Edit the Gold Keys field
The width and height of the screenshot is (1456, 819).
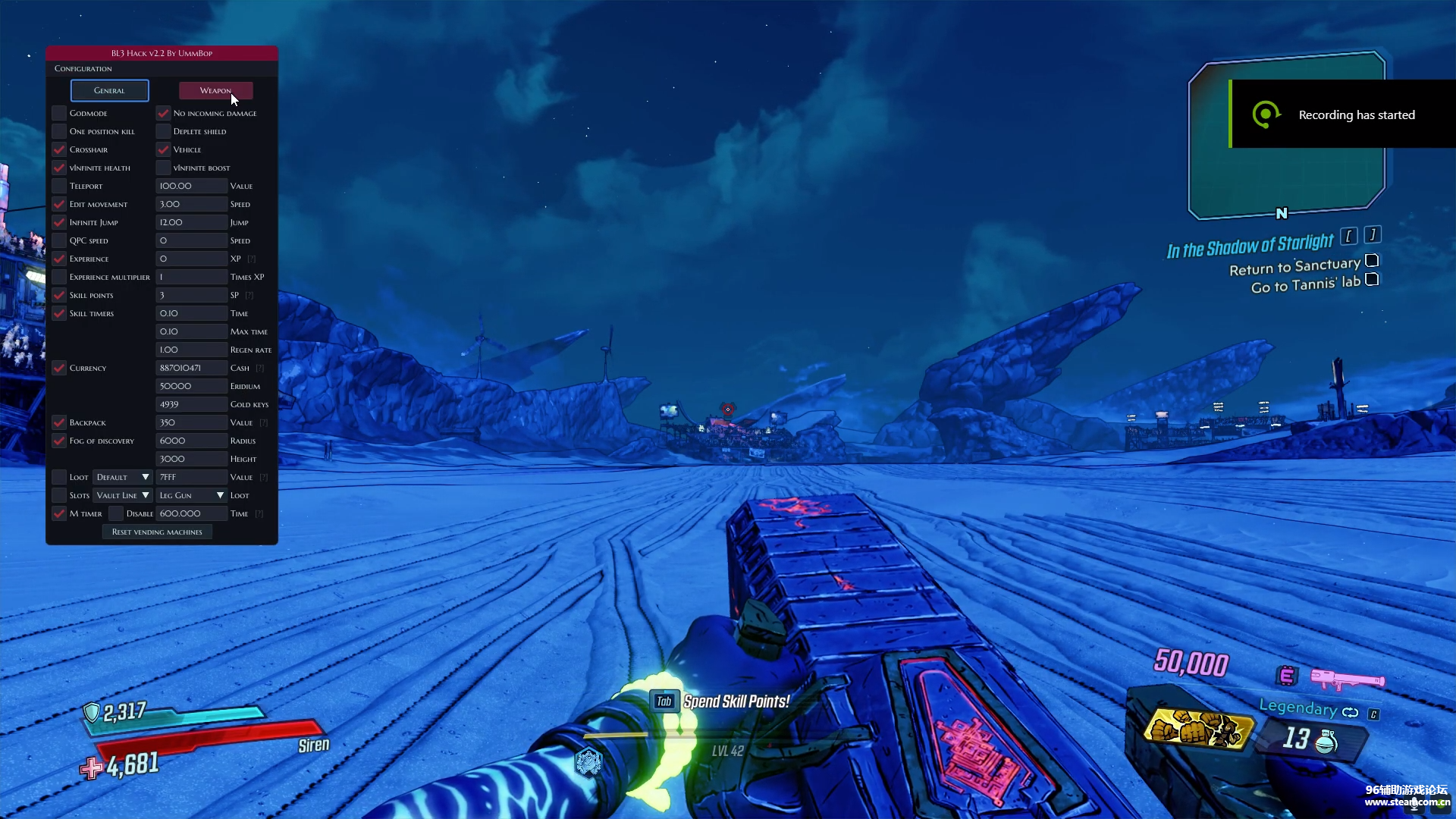pos(191,404)
